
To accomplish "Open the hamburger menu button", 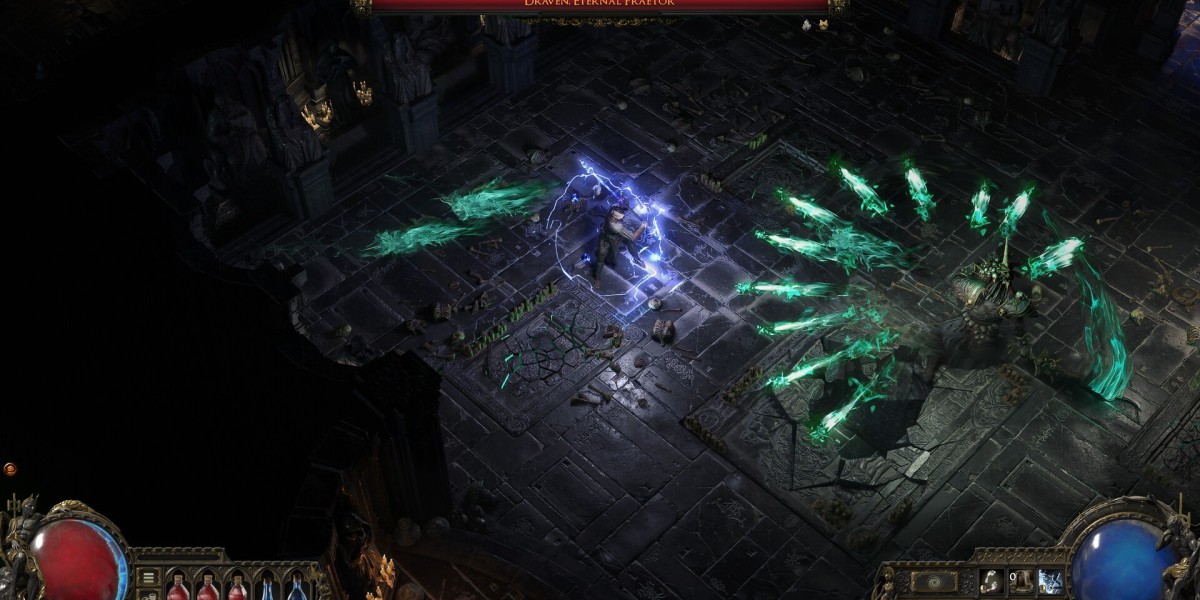I will pos(148,577).
